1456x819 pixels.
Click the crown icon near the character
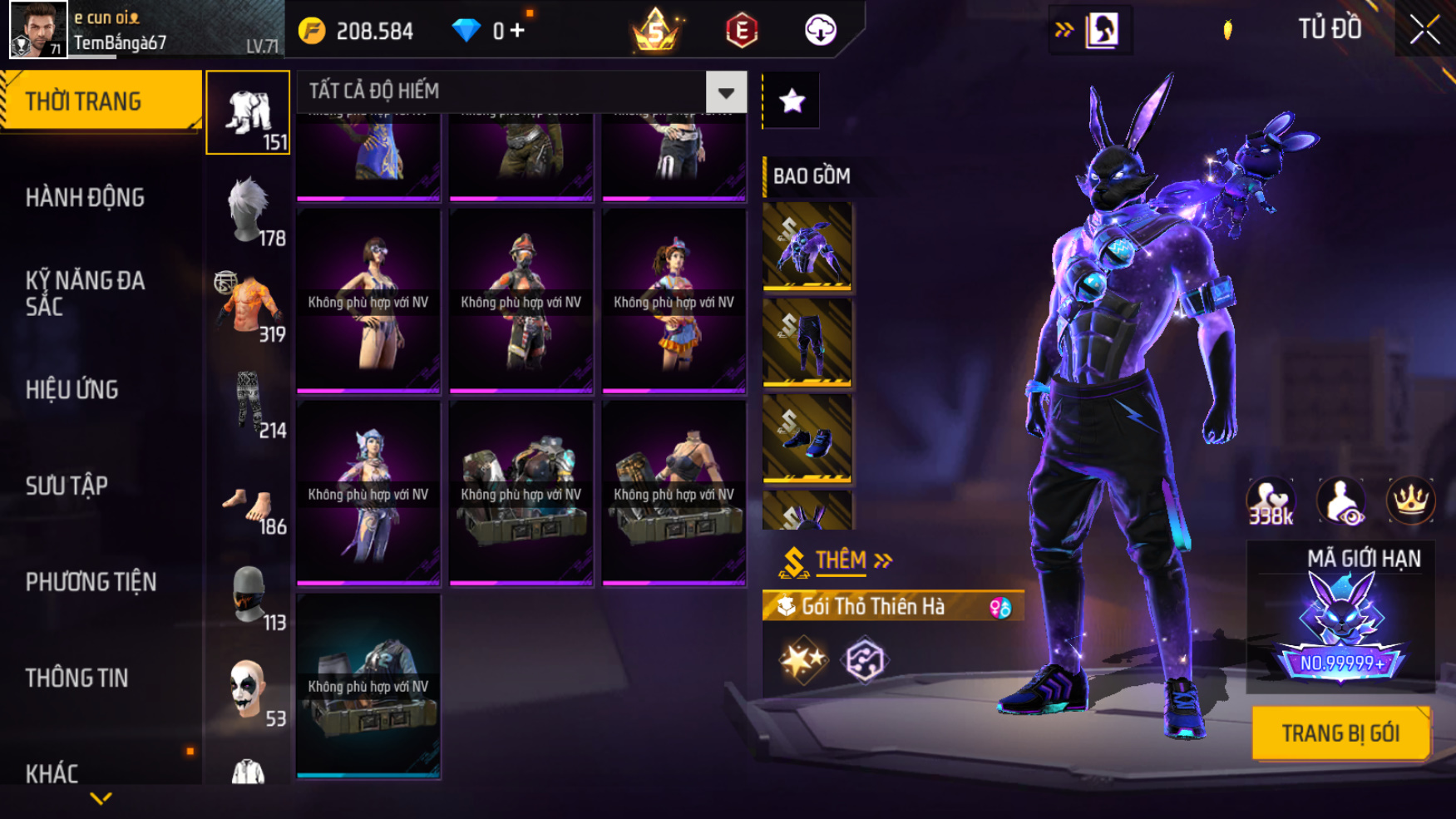click(x=1410, y=501)
